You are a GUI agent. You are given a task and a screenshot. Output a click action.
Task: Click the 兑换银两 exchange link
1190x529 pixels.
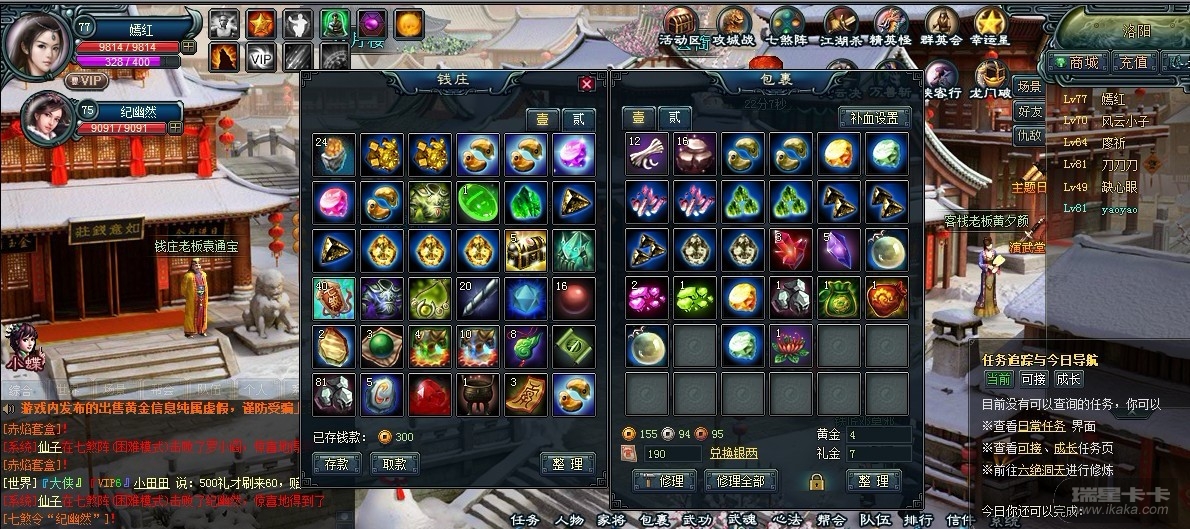pyautogui.click(x=734, y=454)
